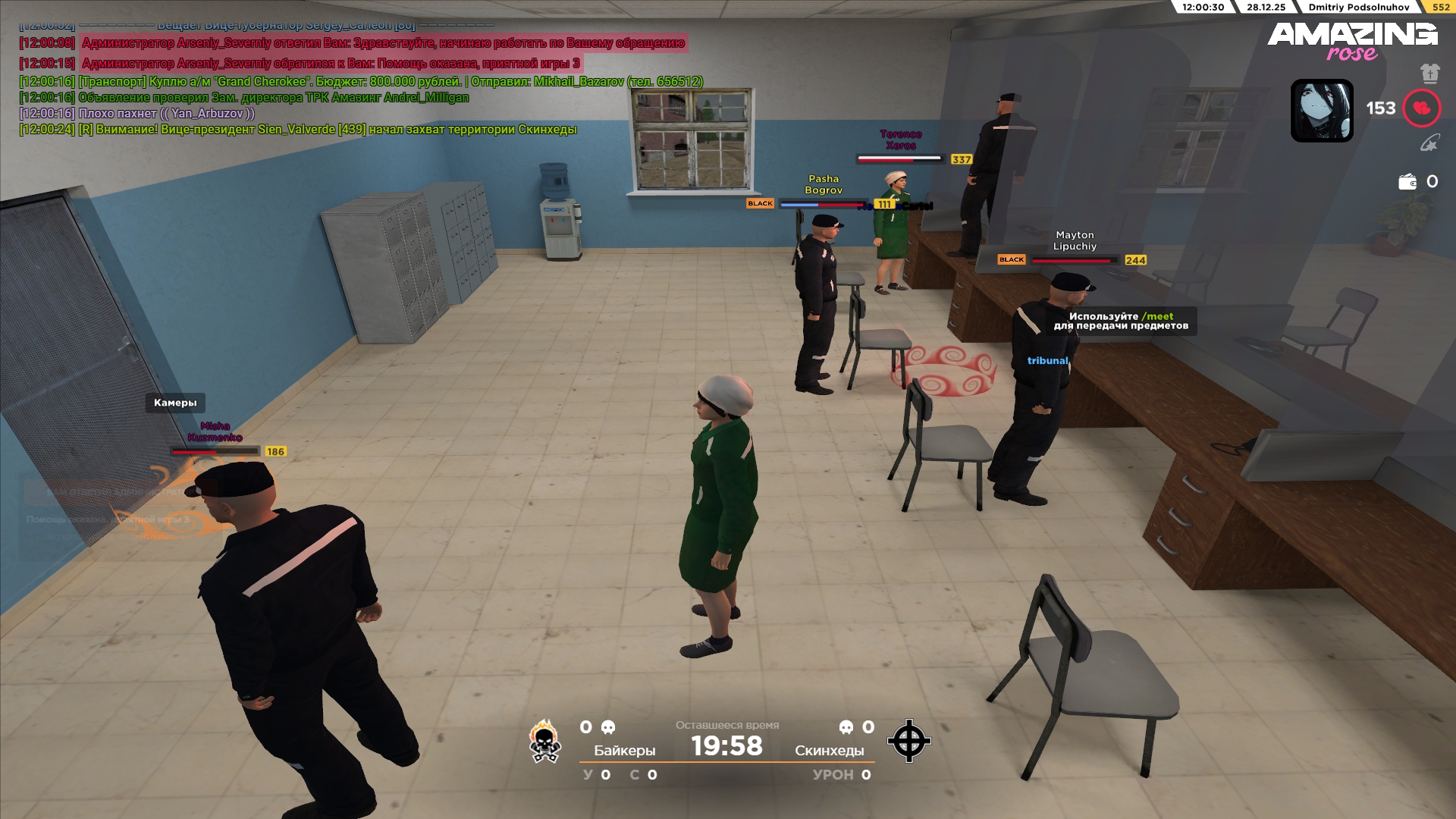The height and width of the screenshot is (819, 1456).
Task: Select the red double-heart health icon
Action: (1421, 108)
